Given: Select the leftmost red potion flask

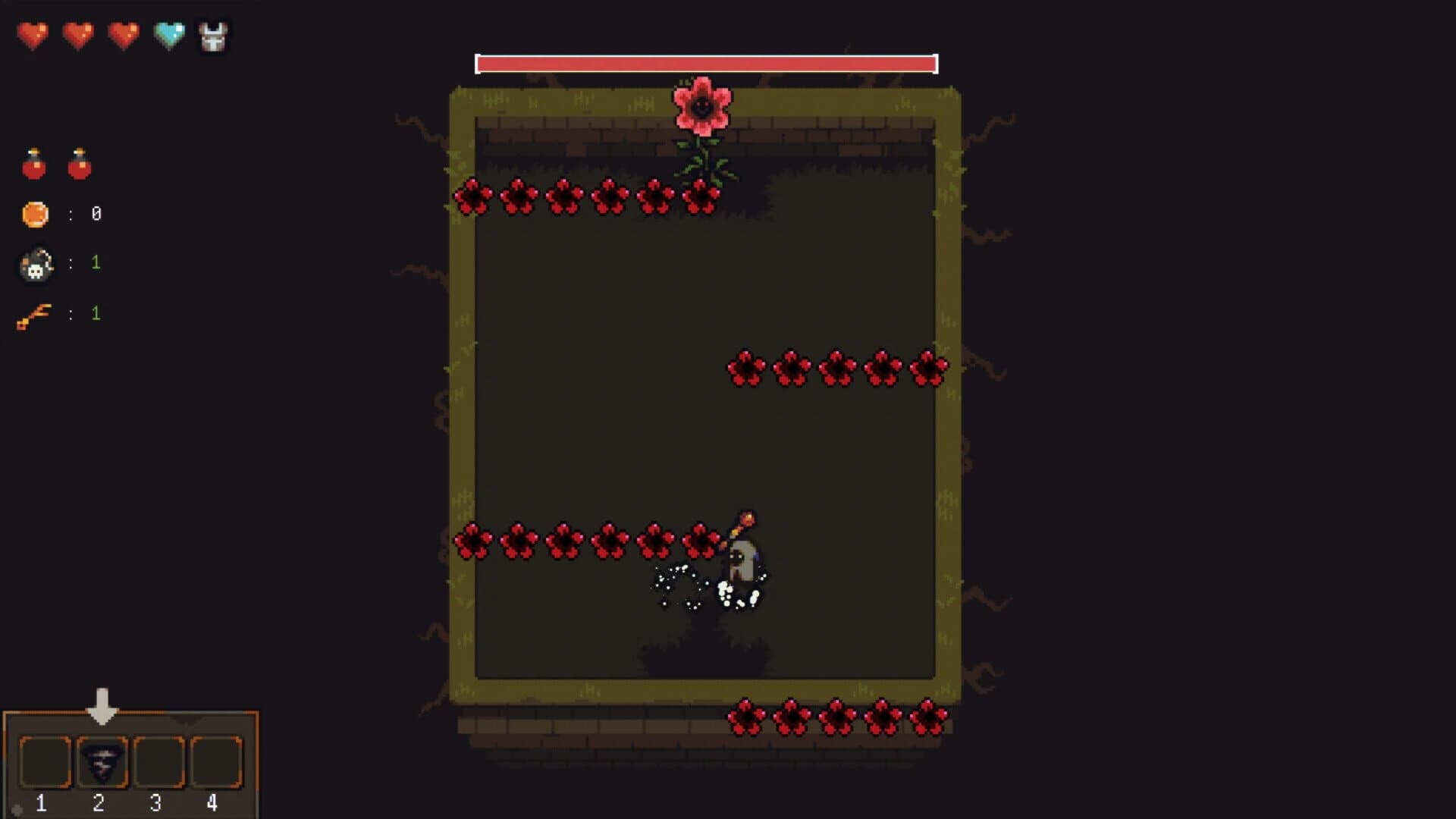Looking at the screenshot, I should 32,165.
